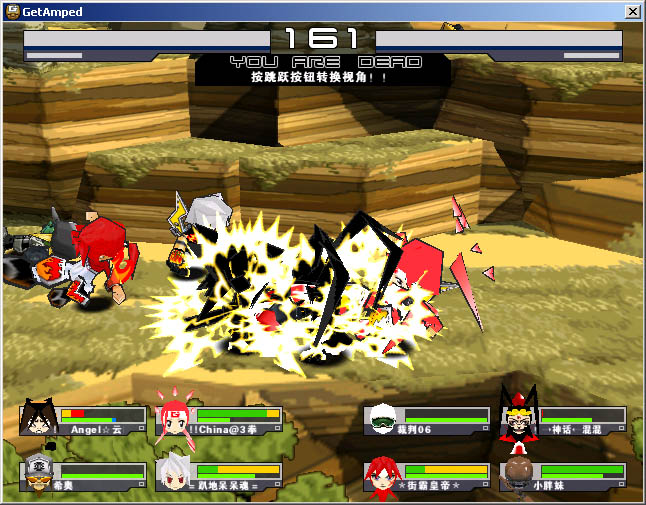Image resolution: width=646 pixels, height=505 pixels.
Task: Pick the 希奥 player portrait
Action: (x=38, y=474)
